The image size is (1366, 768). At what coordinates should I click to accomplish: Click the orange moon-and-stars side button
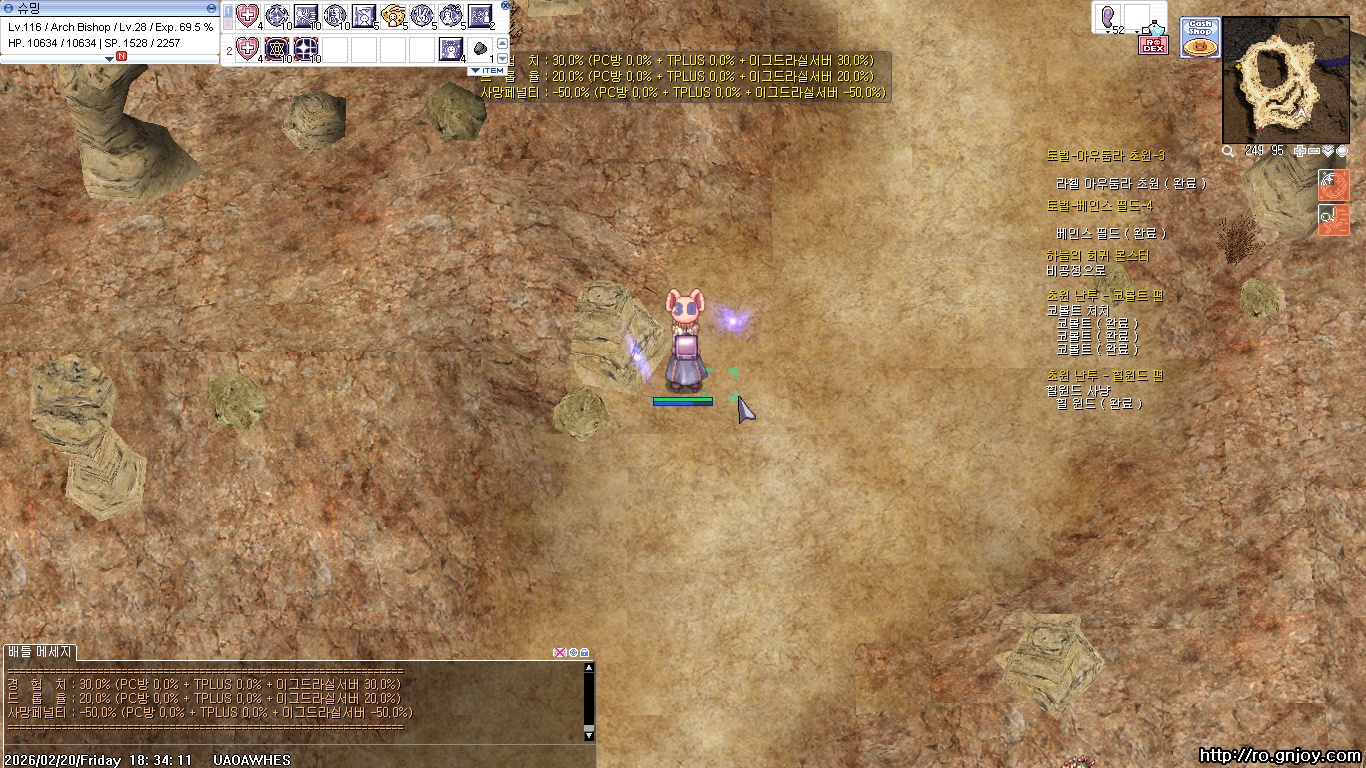pyautogui.click(x=1334, y=184)
